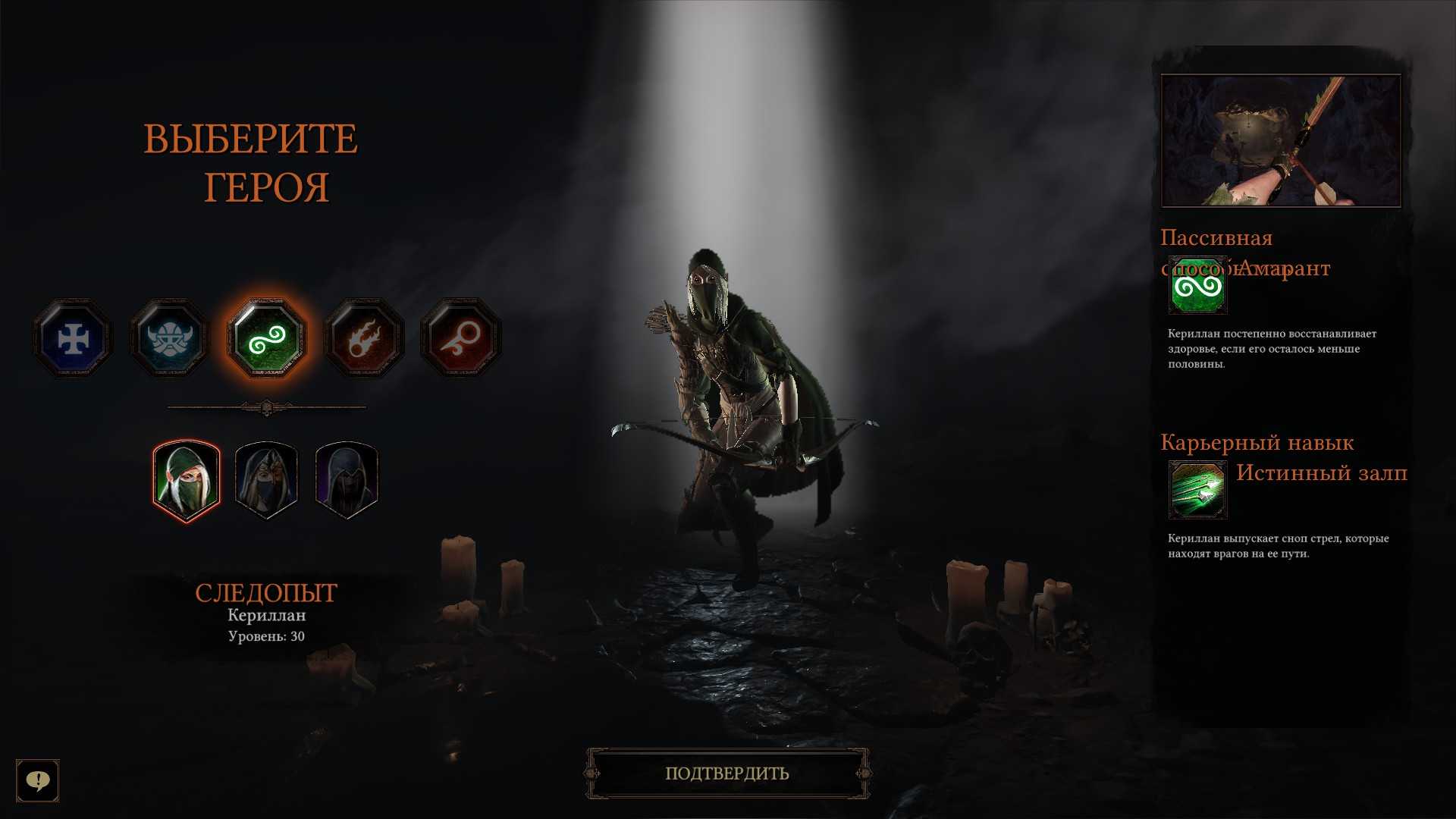1456x819 pixels.
Task: Select the blue cross hero icon
Action: click(x=73, y=338)
